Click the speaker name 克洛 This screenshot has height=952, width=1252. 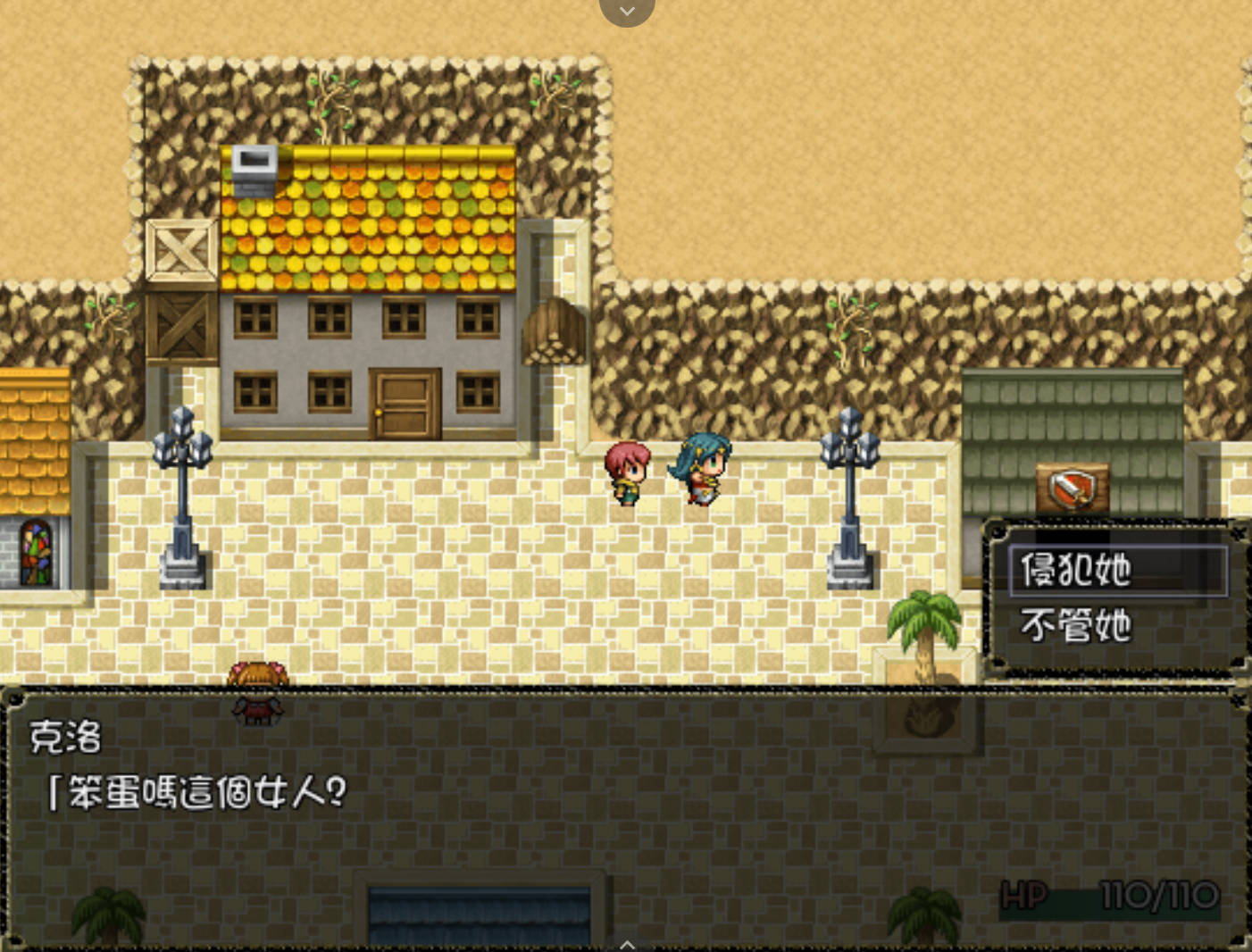(64, 739)
